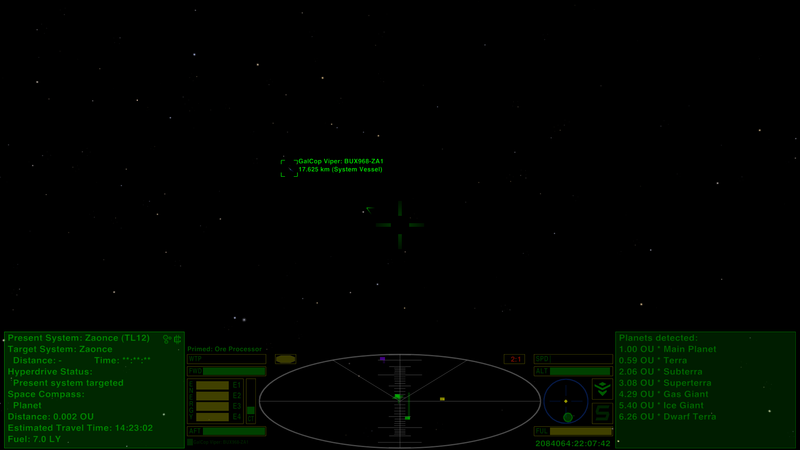Image resolution: width=800 pixels, height=450 pixels.
Task: Select the space compass dial
Action: (566, 400)
